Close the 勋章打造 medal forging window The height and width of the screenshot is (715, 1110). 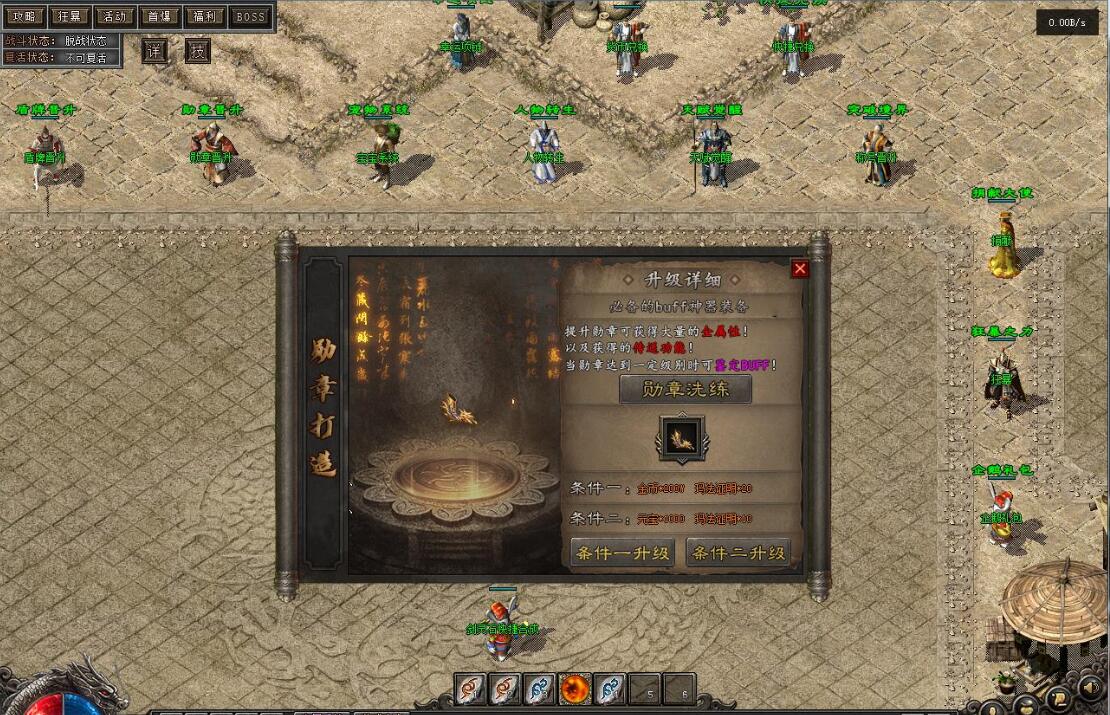[799, 269]
